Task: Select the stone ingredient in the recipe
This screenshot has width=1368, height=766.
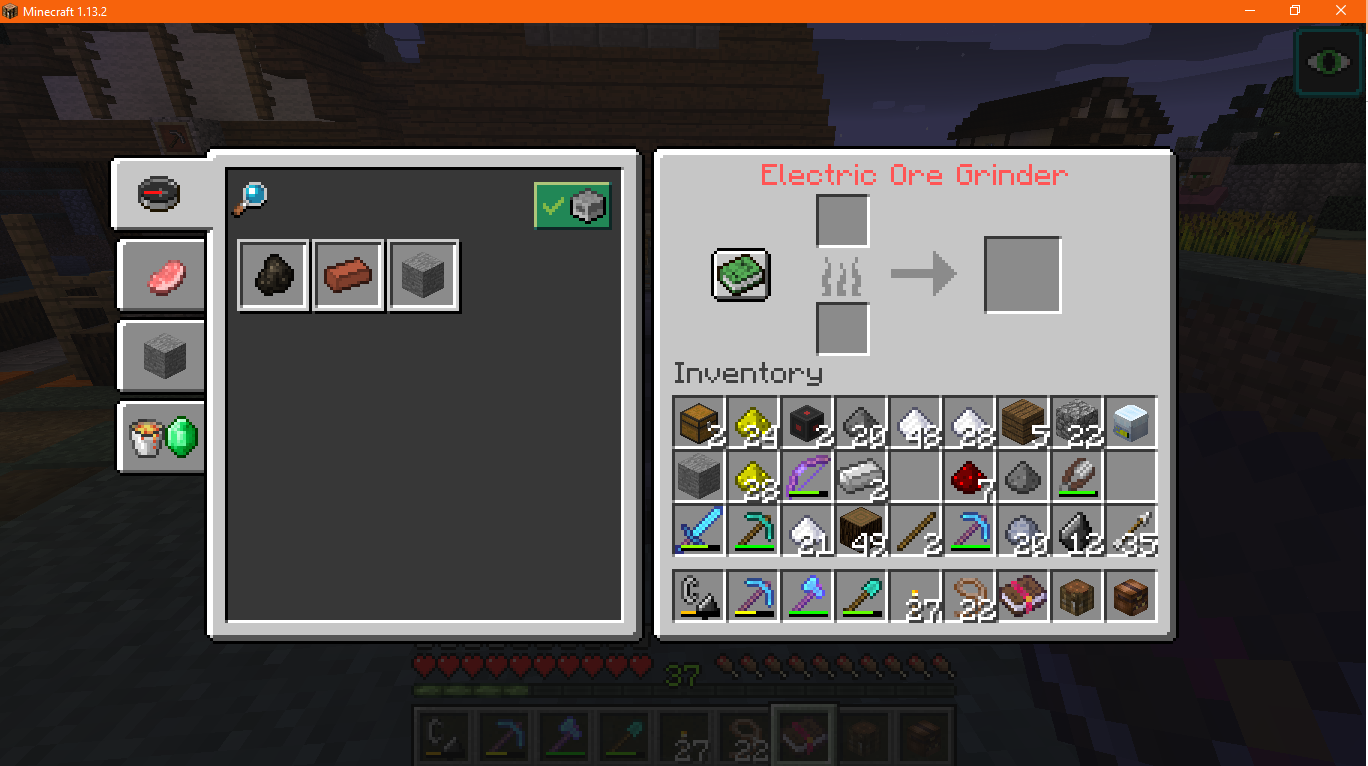Action: pyautogui.click(x=422, y=275)
